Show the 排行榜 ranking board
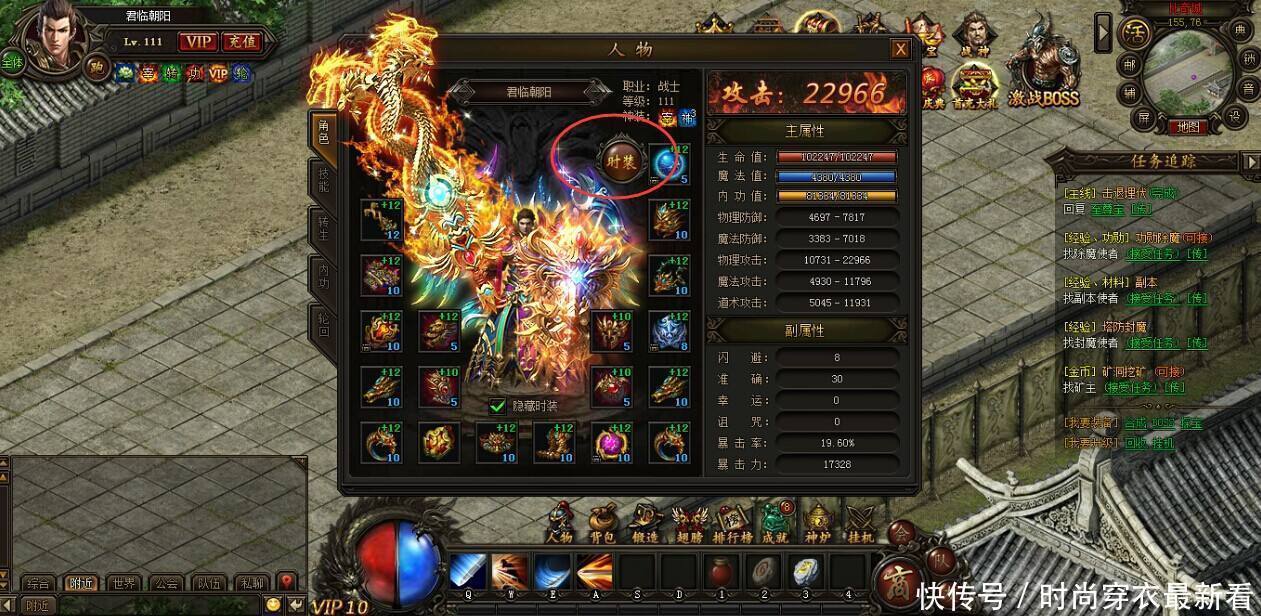This screenshot has width=1261, height=616. pos(733,523)
